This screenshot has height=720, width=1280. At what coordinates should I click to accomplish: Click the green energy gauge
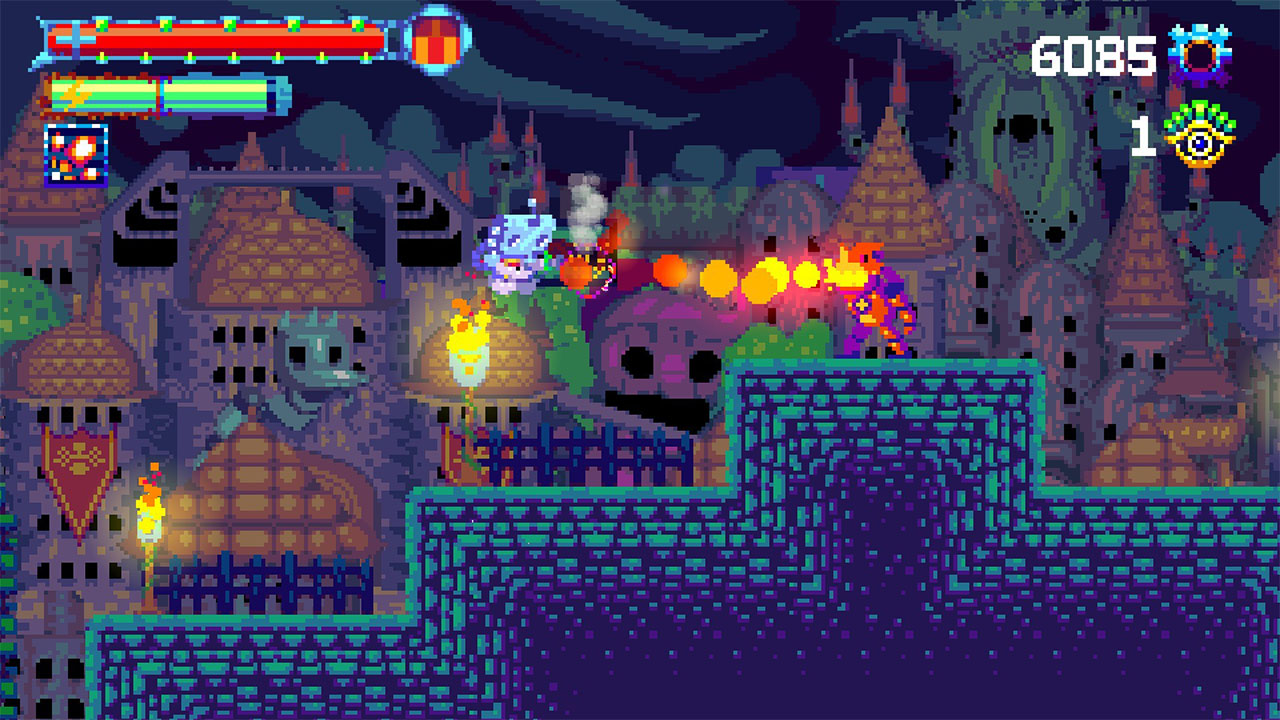(160, 95)
